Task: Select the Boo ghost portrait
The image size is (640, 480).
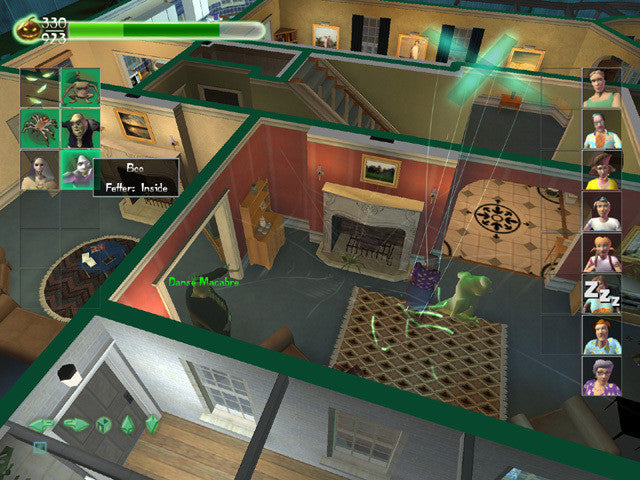Action: coord(78,167)
